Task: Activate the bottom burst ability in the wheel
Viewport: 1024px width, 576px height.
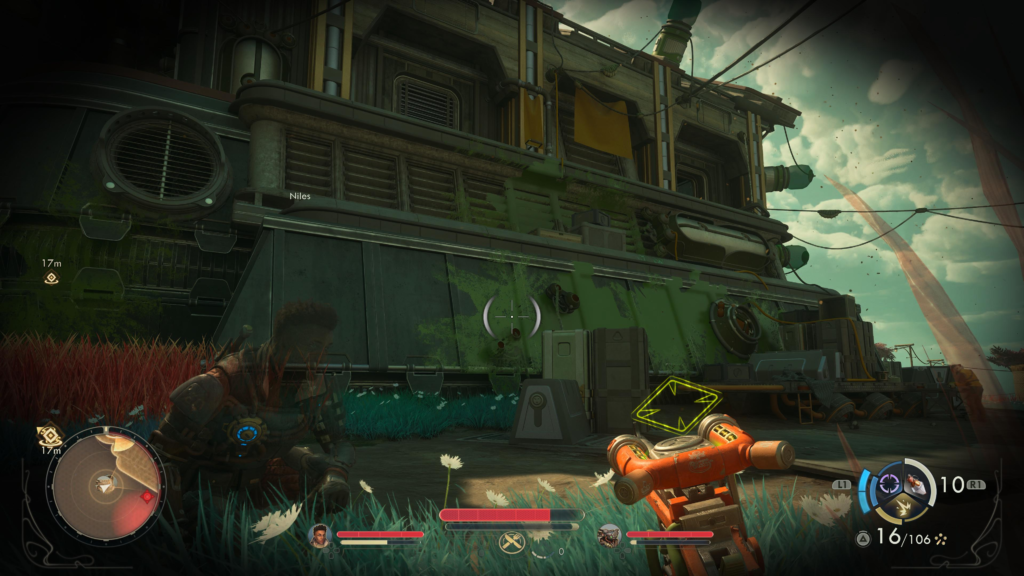Action: (x=902, y=509)
